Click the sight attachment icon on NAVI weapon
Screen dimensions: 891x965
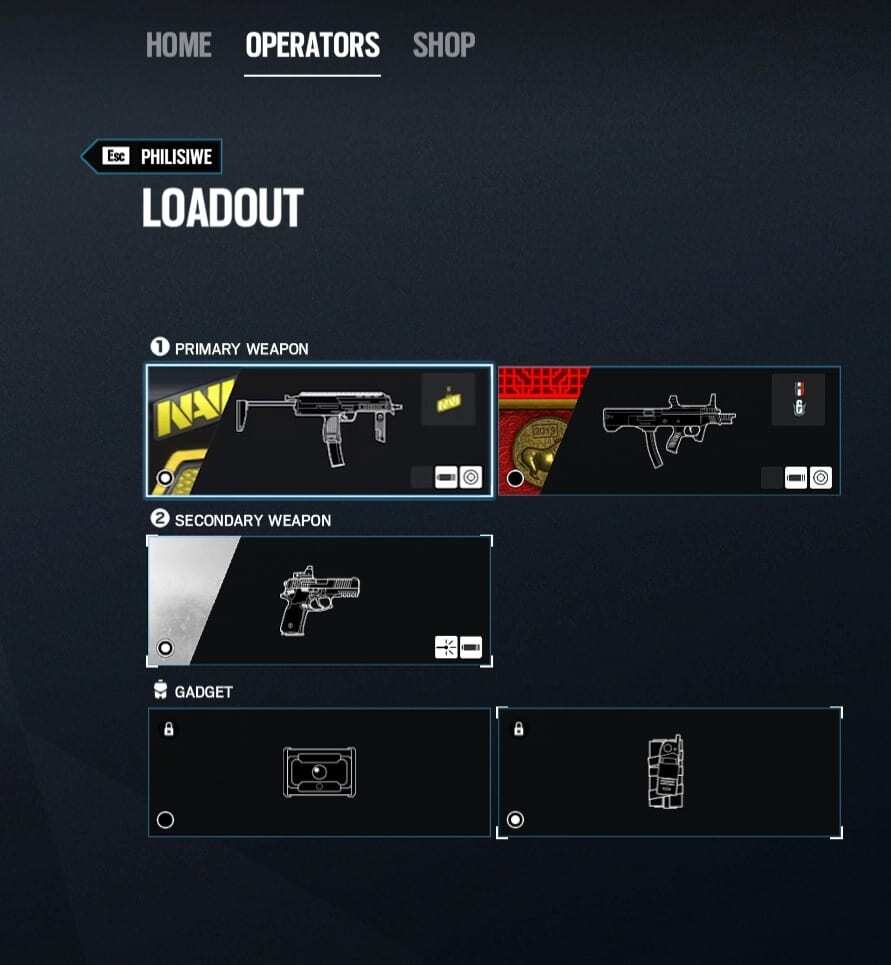click(x=470, y=477)
